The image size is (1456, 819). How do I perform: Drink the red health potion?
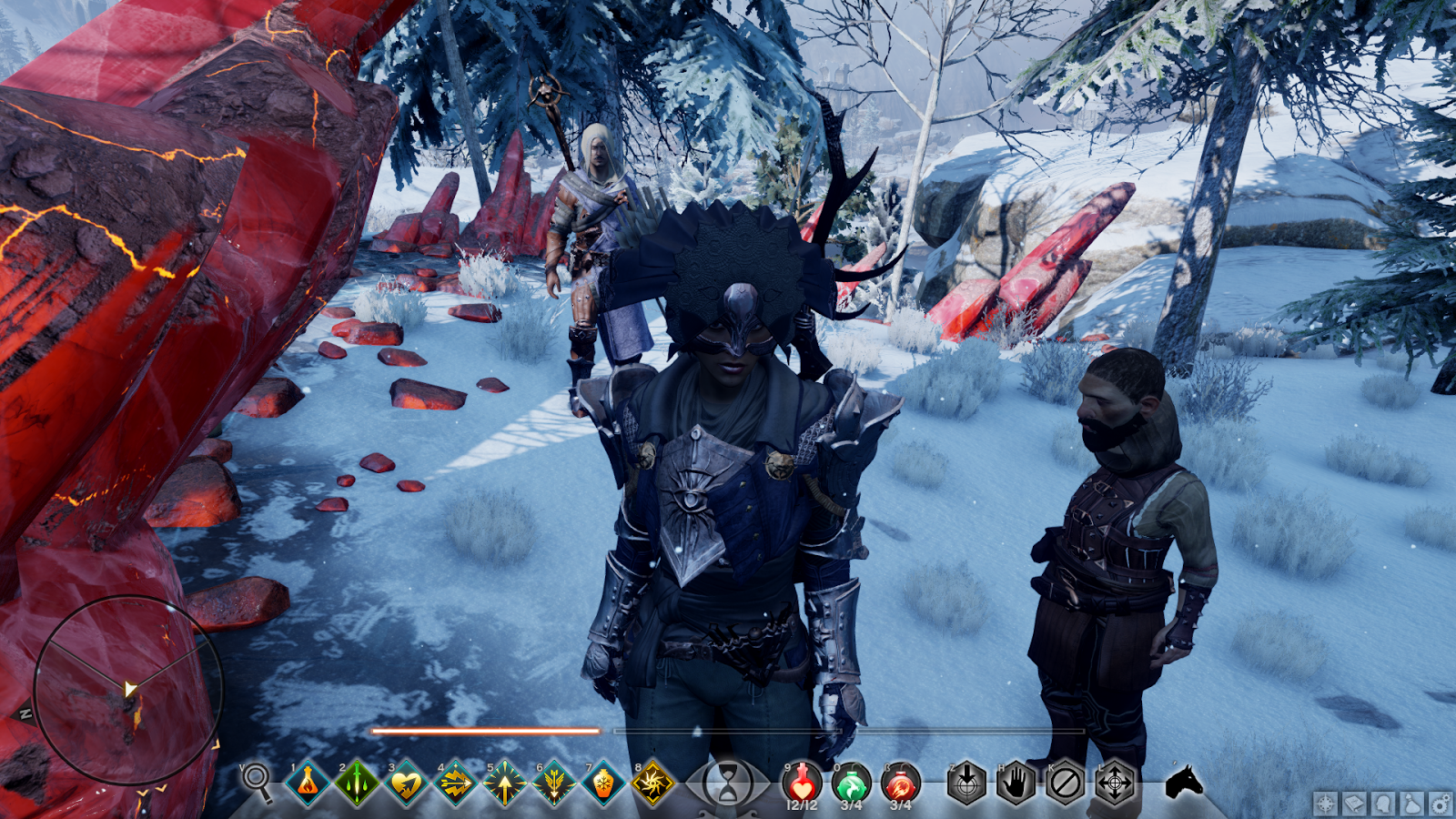click(802, 783)
